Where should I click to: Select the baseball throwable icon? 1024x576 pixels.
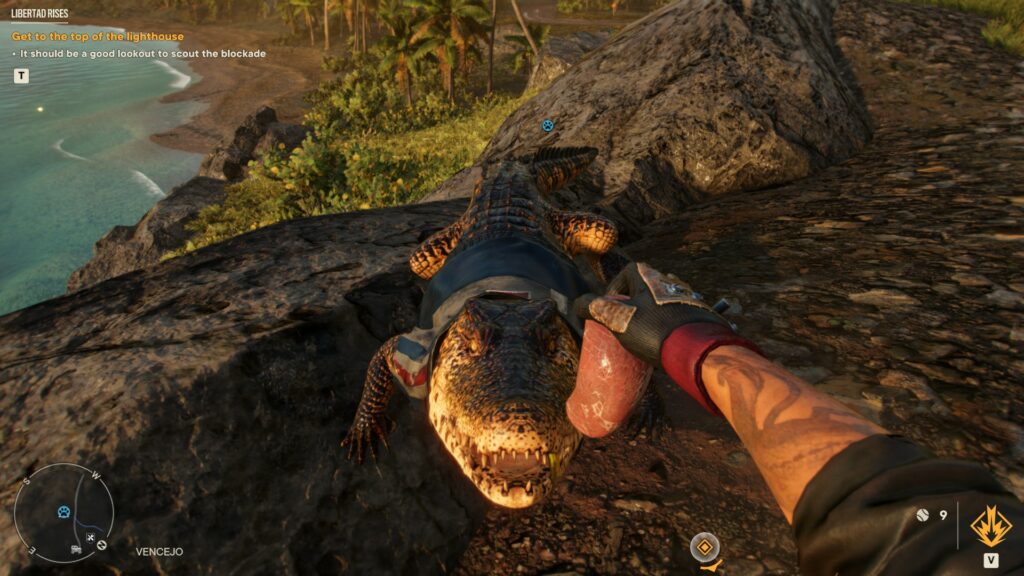point(923,515)
